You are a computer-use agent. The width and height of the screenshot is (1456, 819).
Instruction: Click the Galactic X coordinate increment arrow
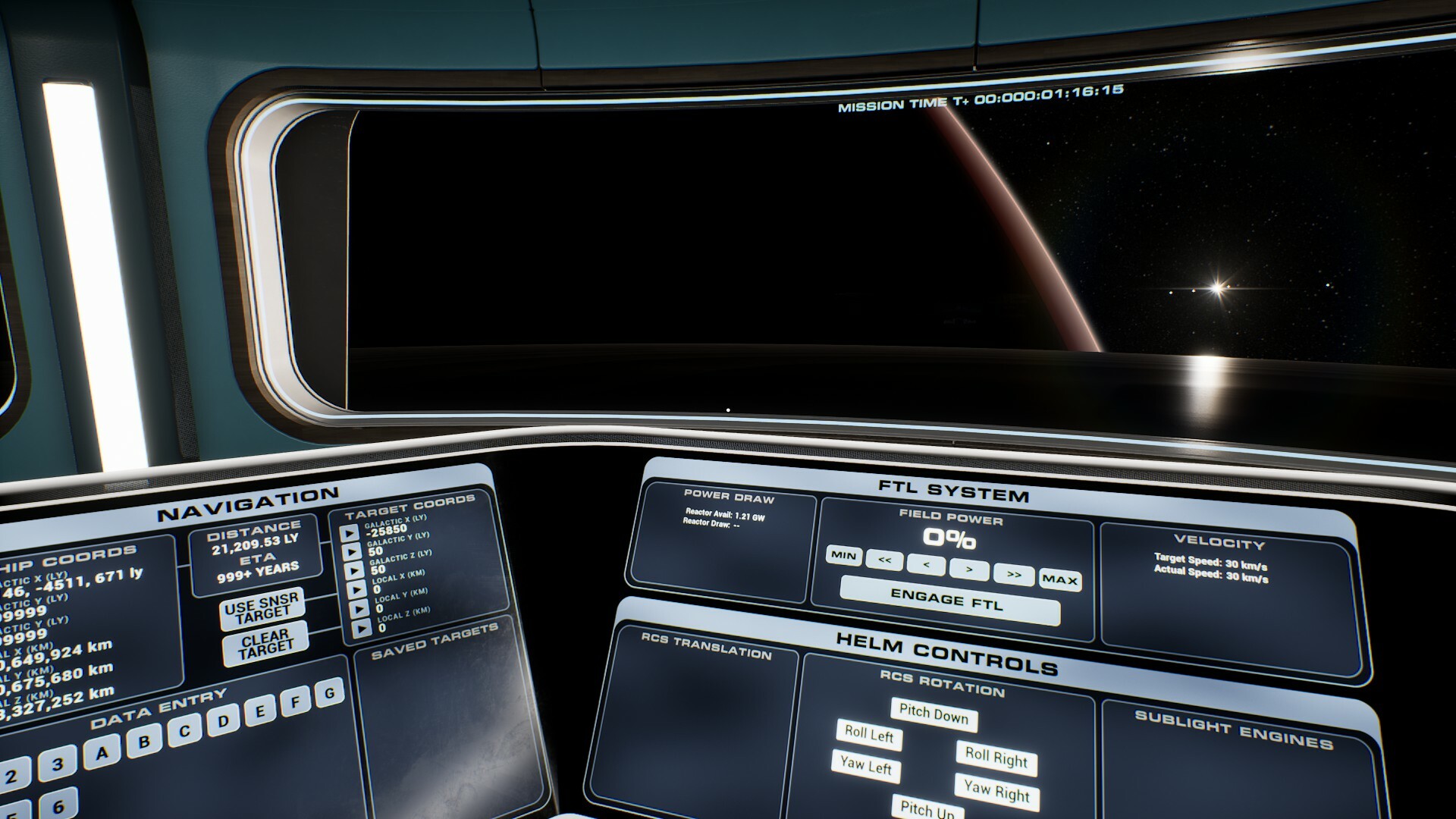(x=350, y=532)
